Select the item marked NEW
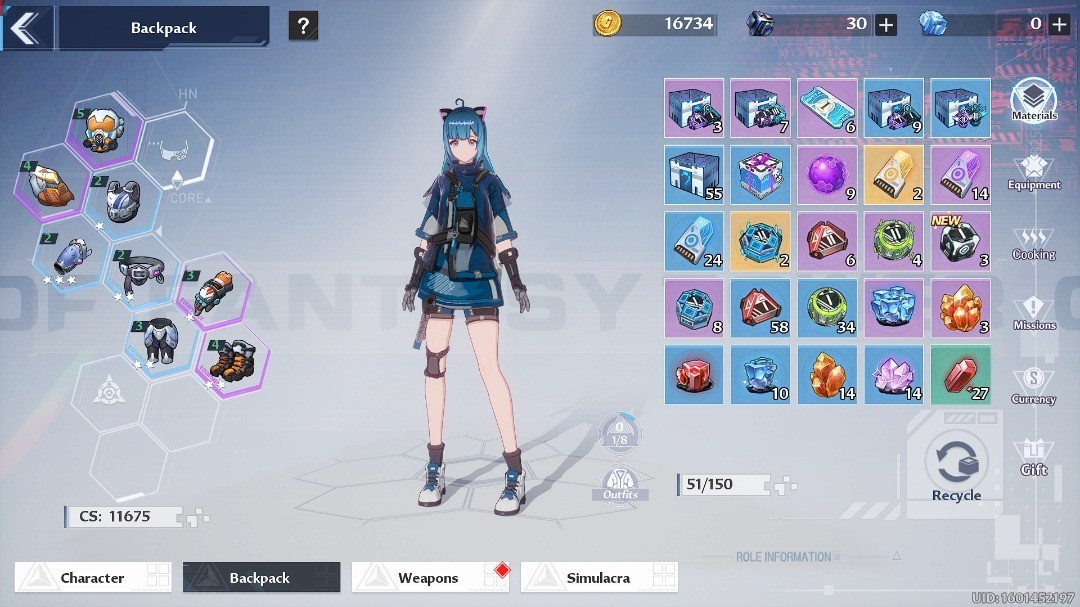 pyautogui.click(x=960, y=242)
